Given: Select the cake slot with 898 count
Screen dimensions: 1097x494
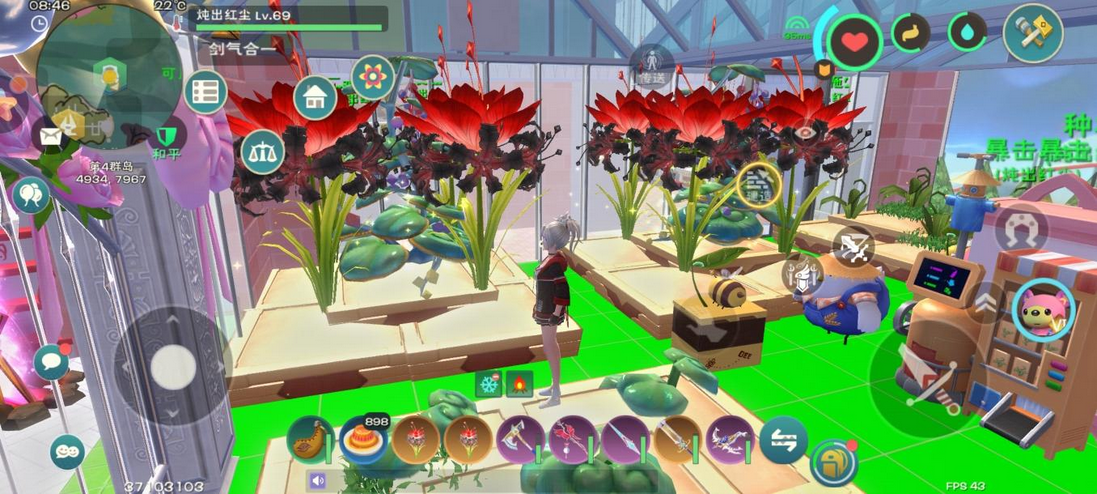Looking at the screenshot, I should (363, 440).
